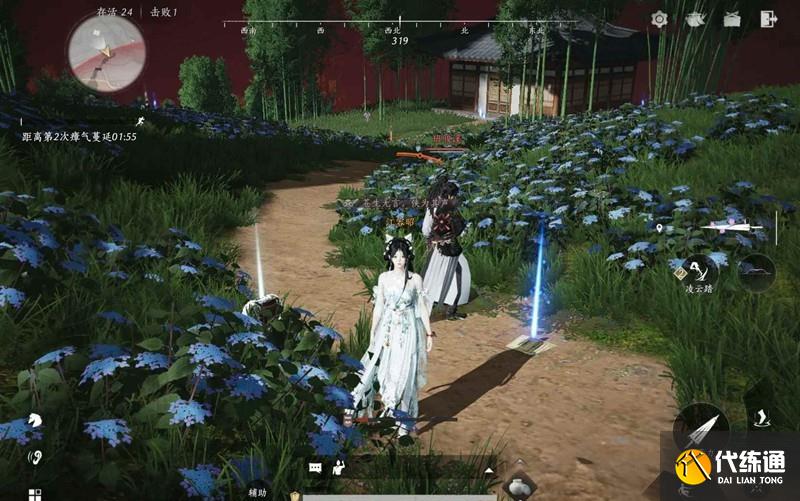The width and height of the screenshot is (800, 501).
Task: Activate the 凌云踏 skill
Action: 702,270
